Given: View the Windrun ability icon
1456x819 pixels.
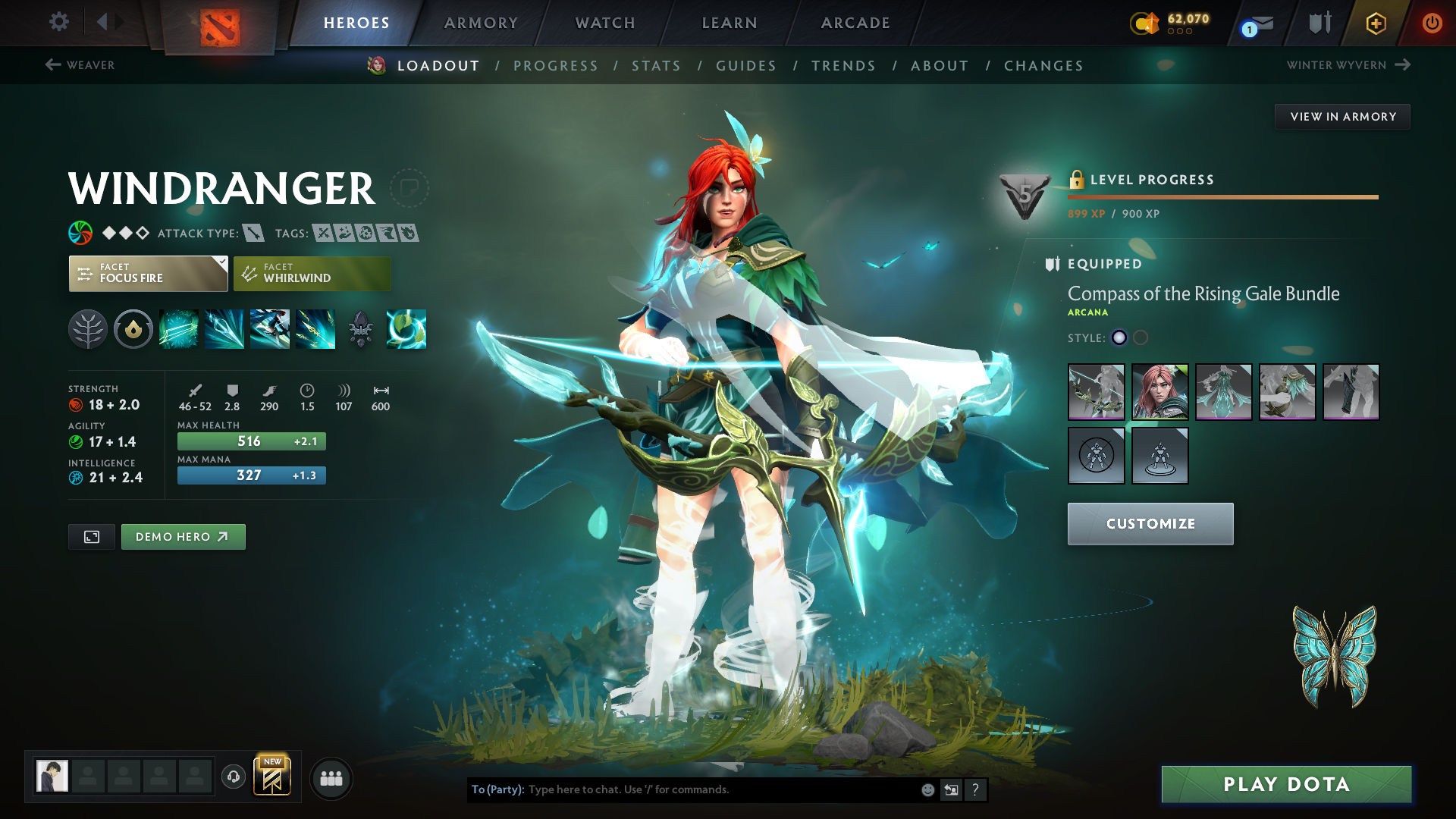Looking at the screenshot, I should [x=270, y=329].
